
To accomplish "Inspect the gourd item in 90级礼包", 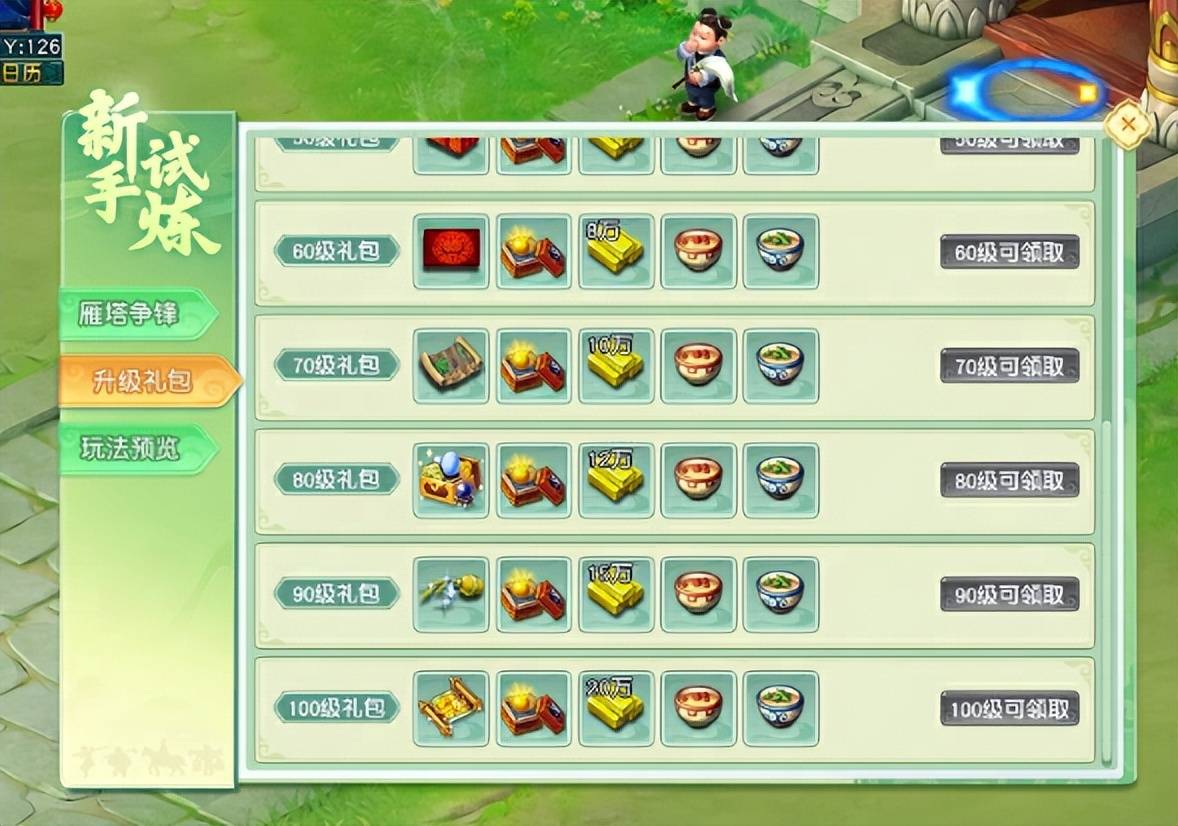I will point(451,593).
